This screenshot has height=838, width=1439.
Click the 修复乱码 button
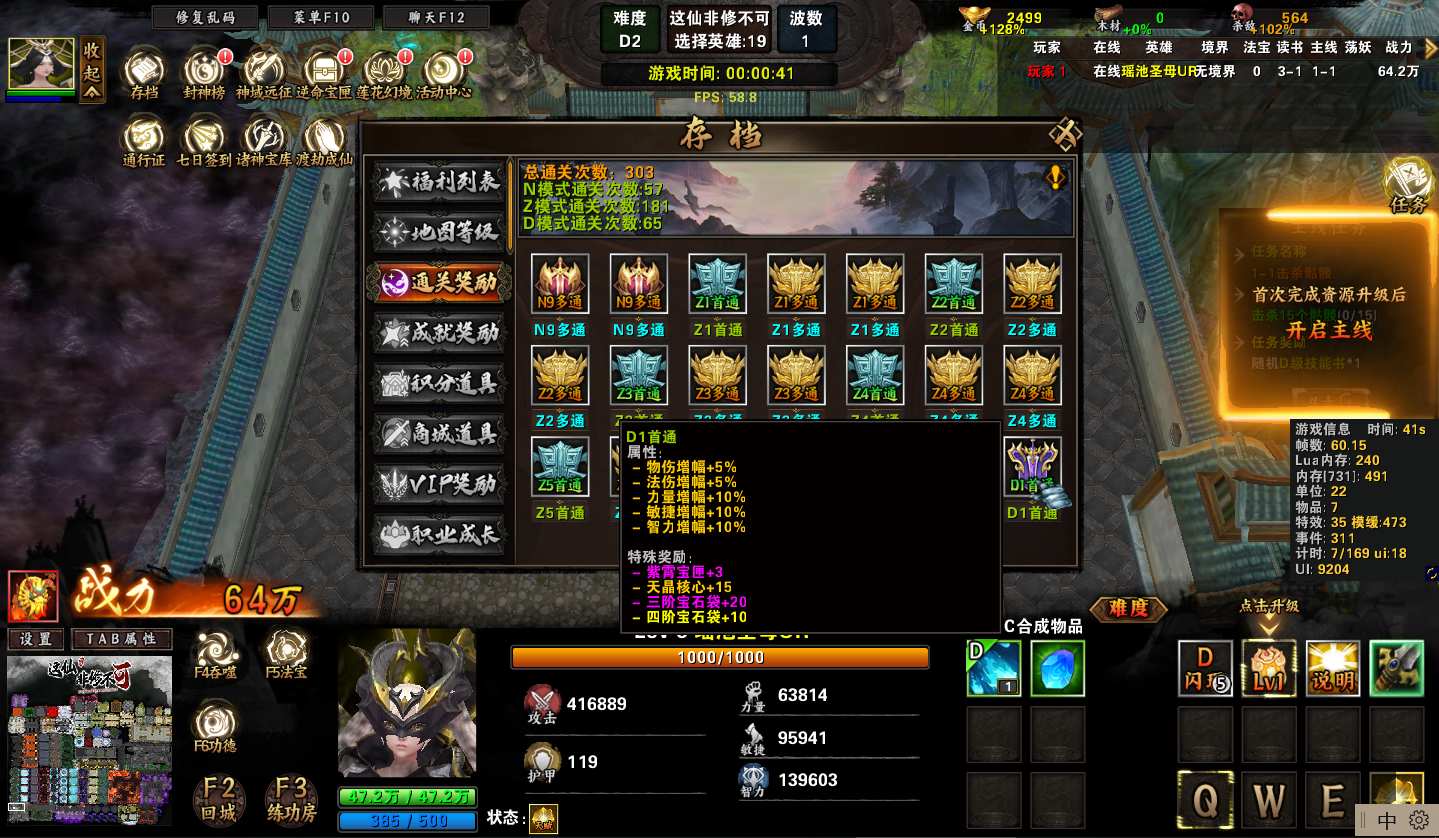click(203, 18)
